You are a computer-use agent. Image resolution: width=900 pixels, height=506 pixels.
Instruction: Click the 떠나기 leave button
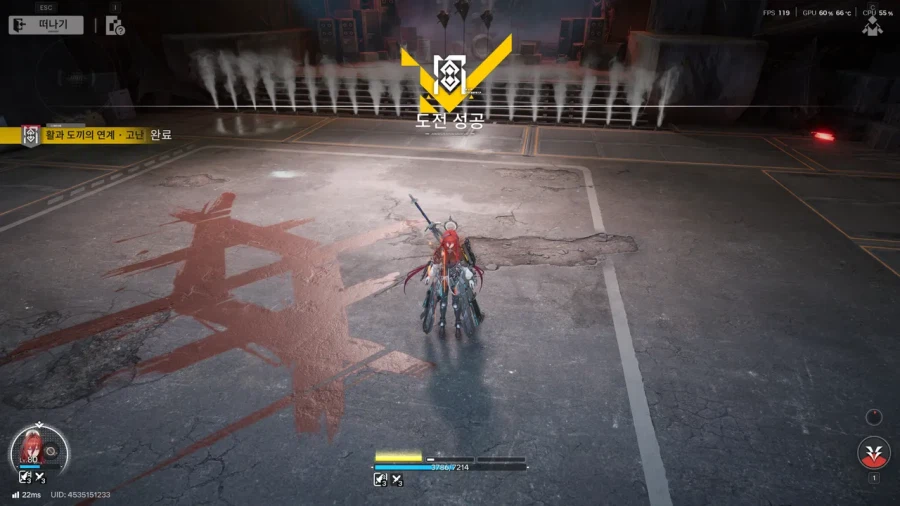click(47, 26)
